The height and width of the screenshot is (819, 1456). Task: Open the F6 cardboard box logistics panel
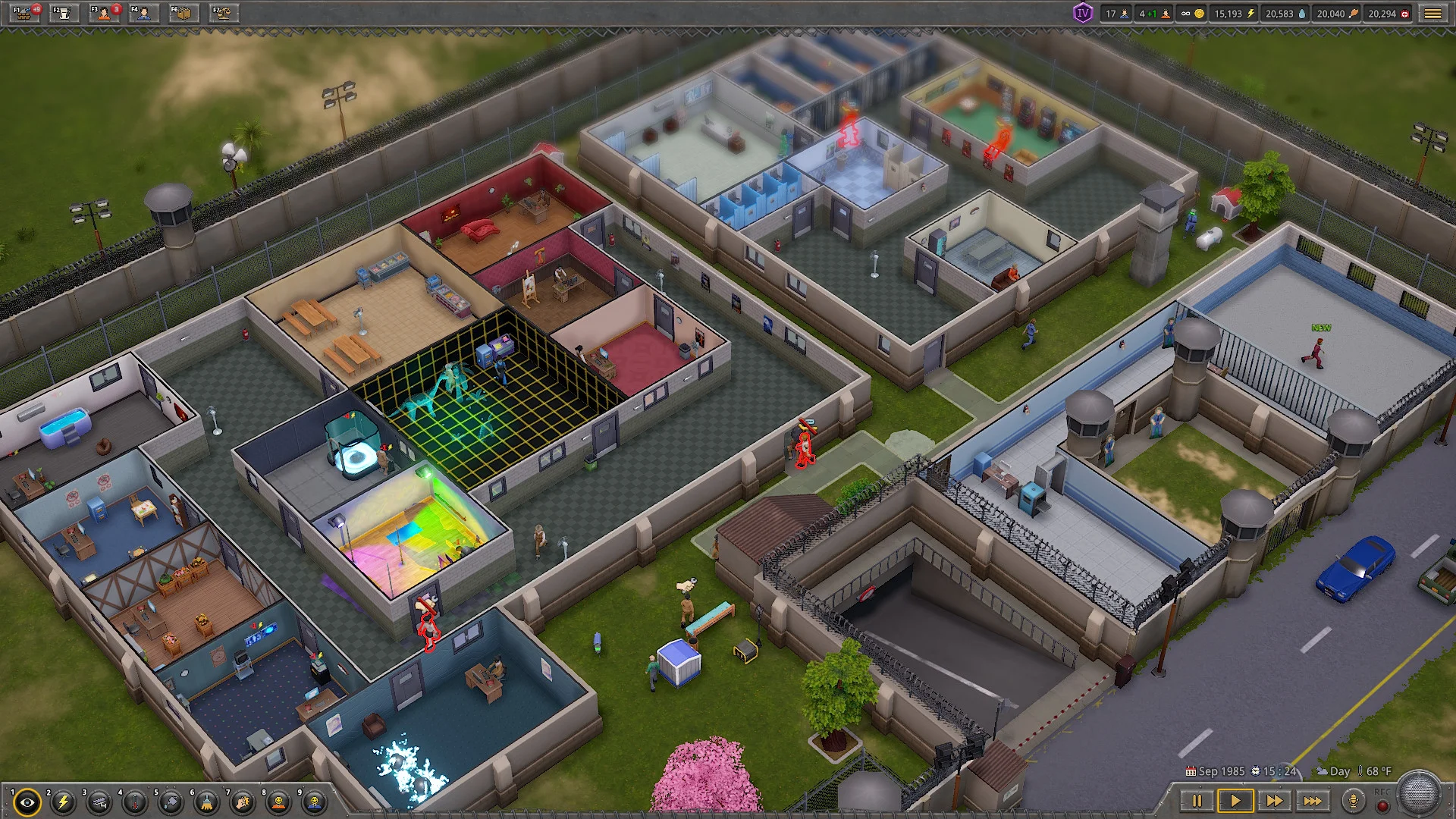[x=183, y=13]
